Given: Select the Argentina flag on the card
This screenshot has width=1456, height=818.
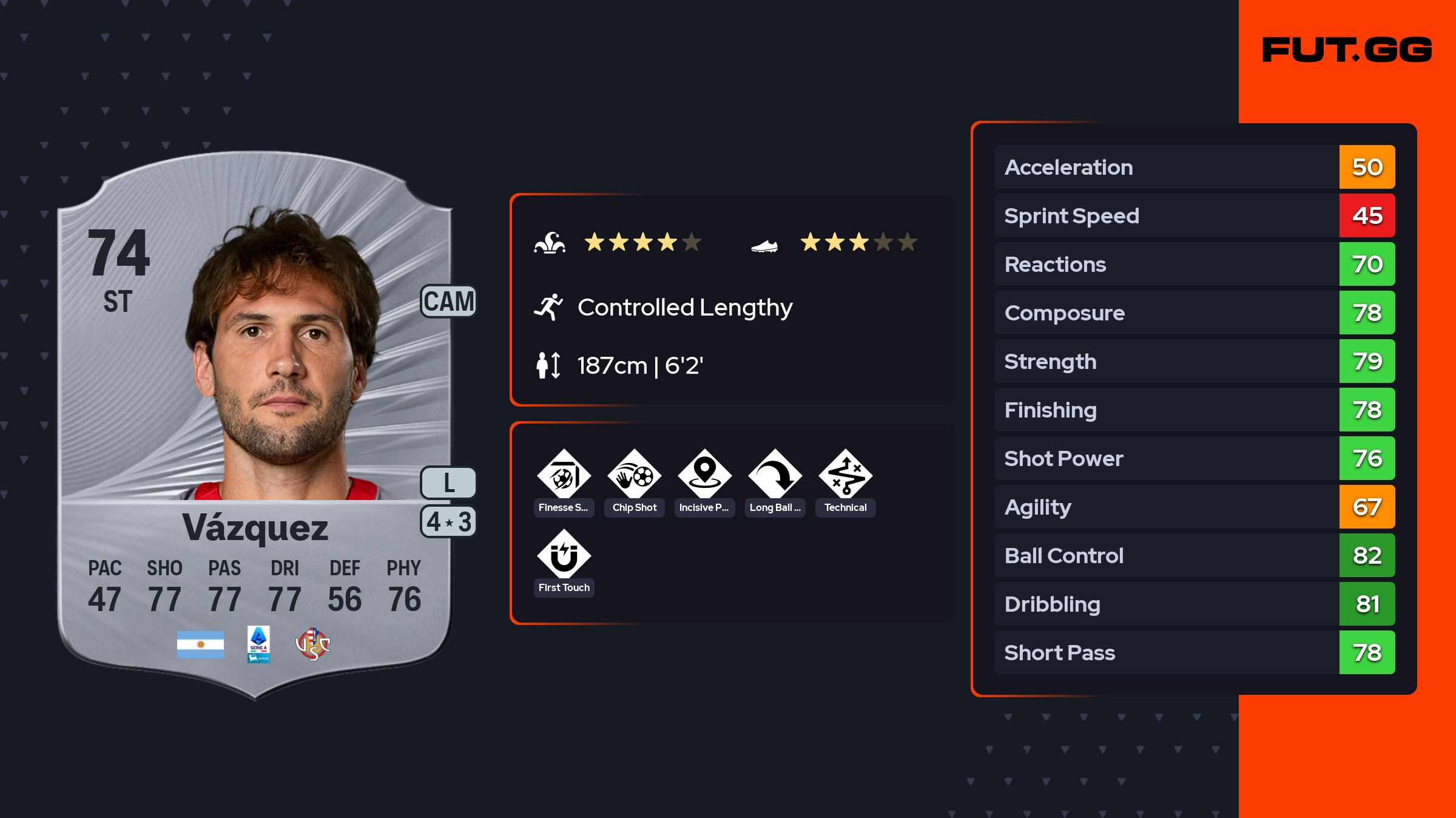Looking at the screenshot, I should 200,644.
